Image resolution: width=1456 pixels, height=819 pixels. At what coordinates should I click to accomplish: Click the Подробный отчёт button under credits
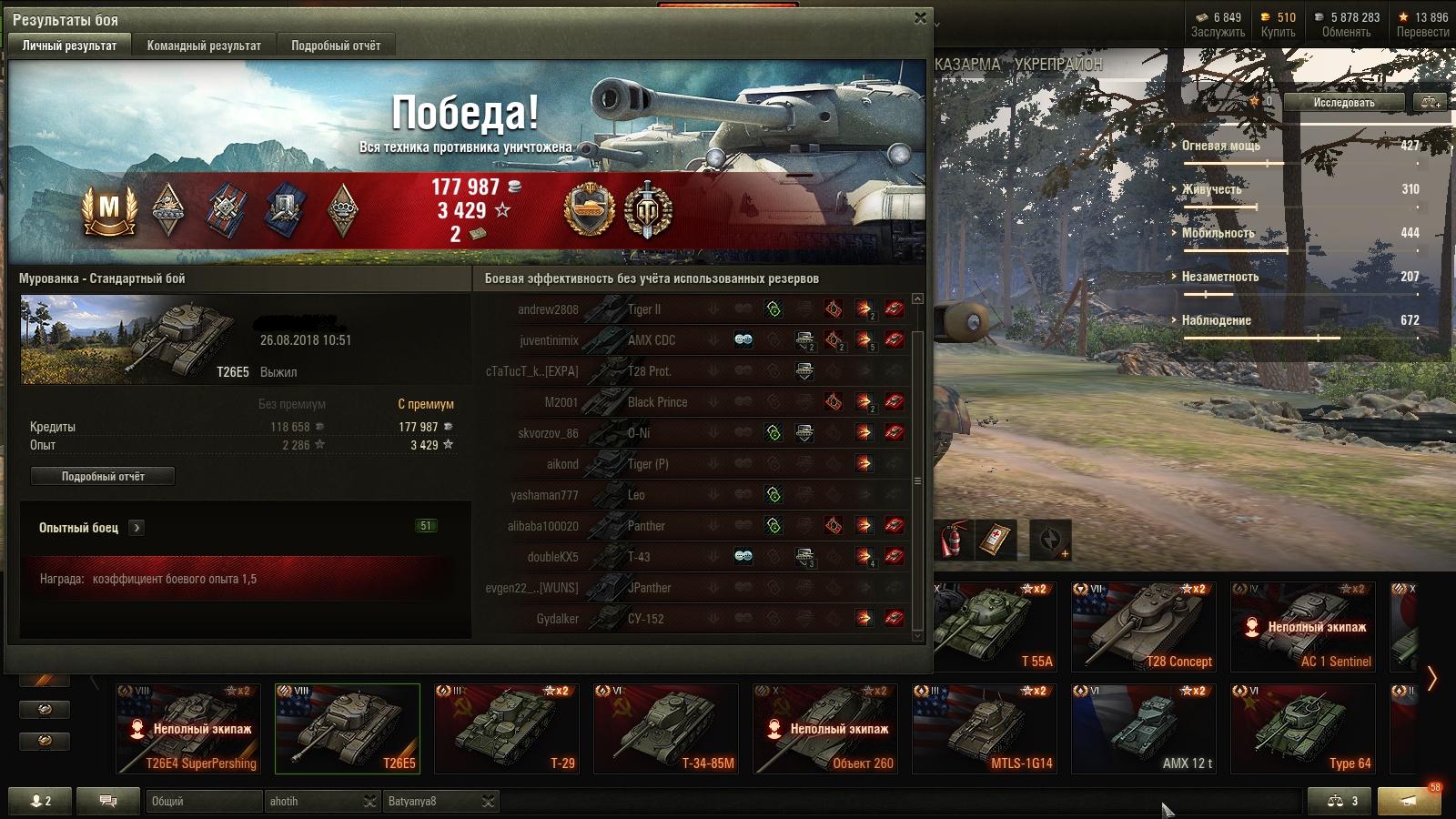pos(103,476)
